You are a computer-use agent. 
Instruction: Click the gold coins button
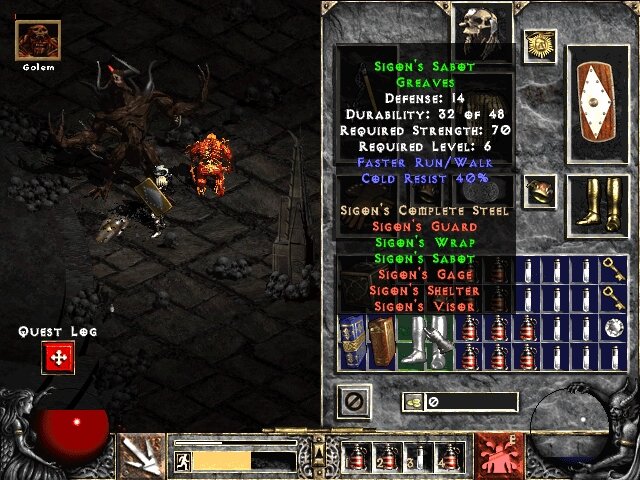pos(413,402)
